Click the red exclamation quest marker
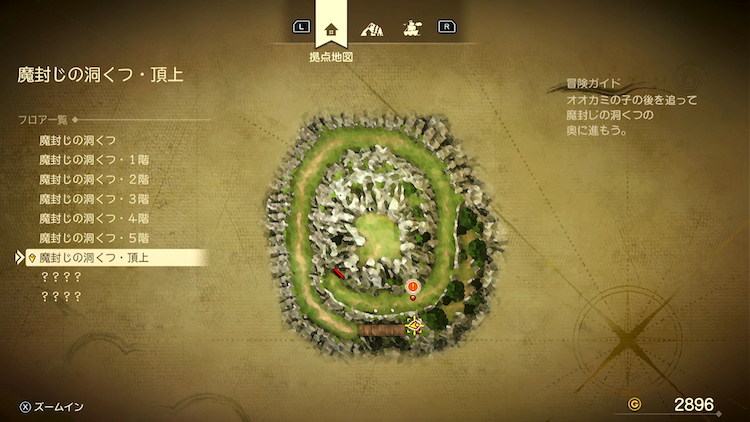Image resolution: width=750 pixels, height=422 pixels. coord(413,289)
